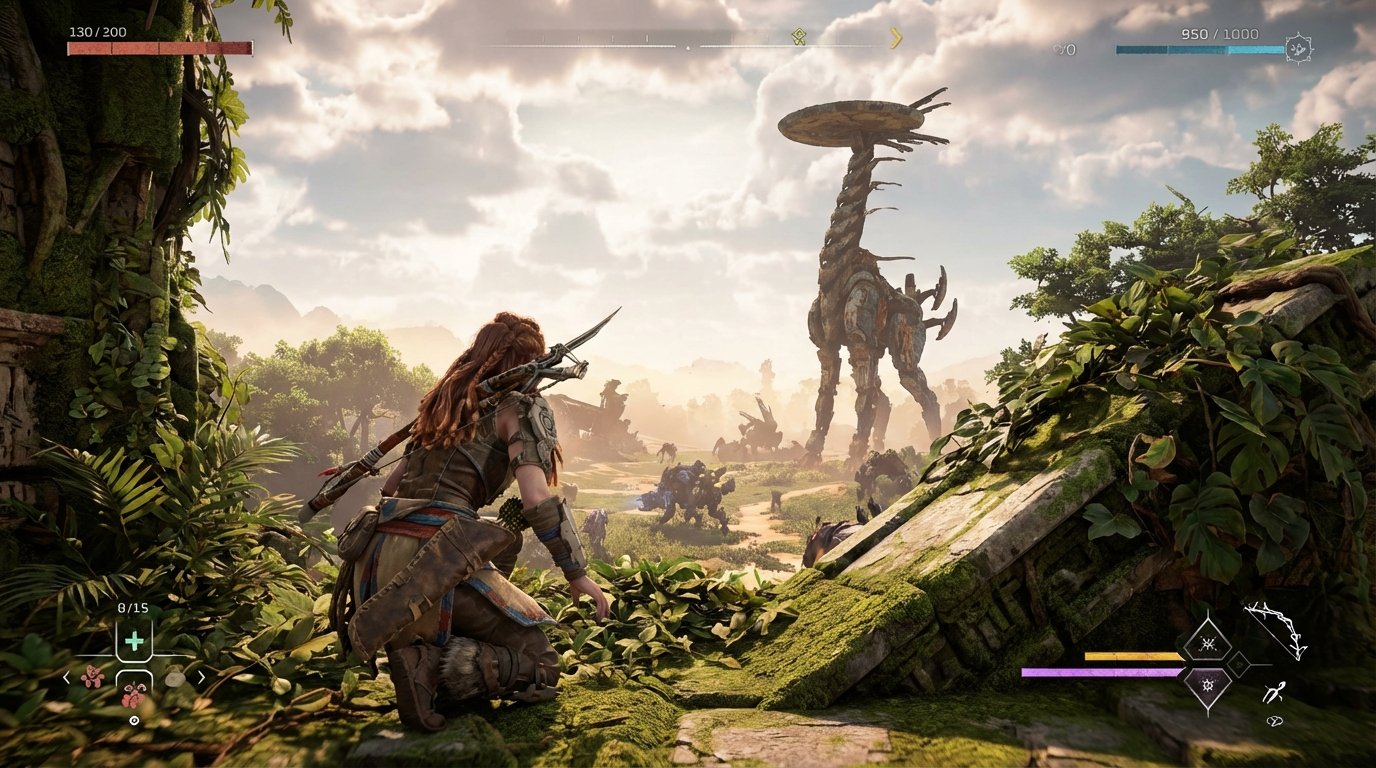Click the 950/1000 experience label

pos(1219,33)
